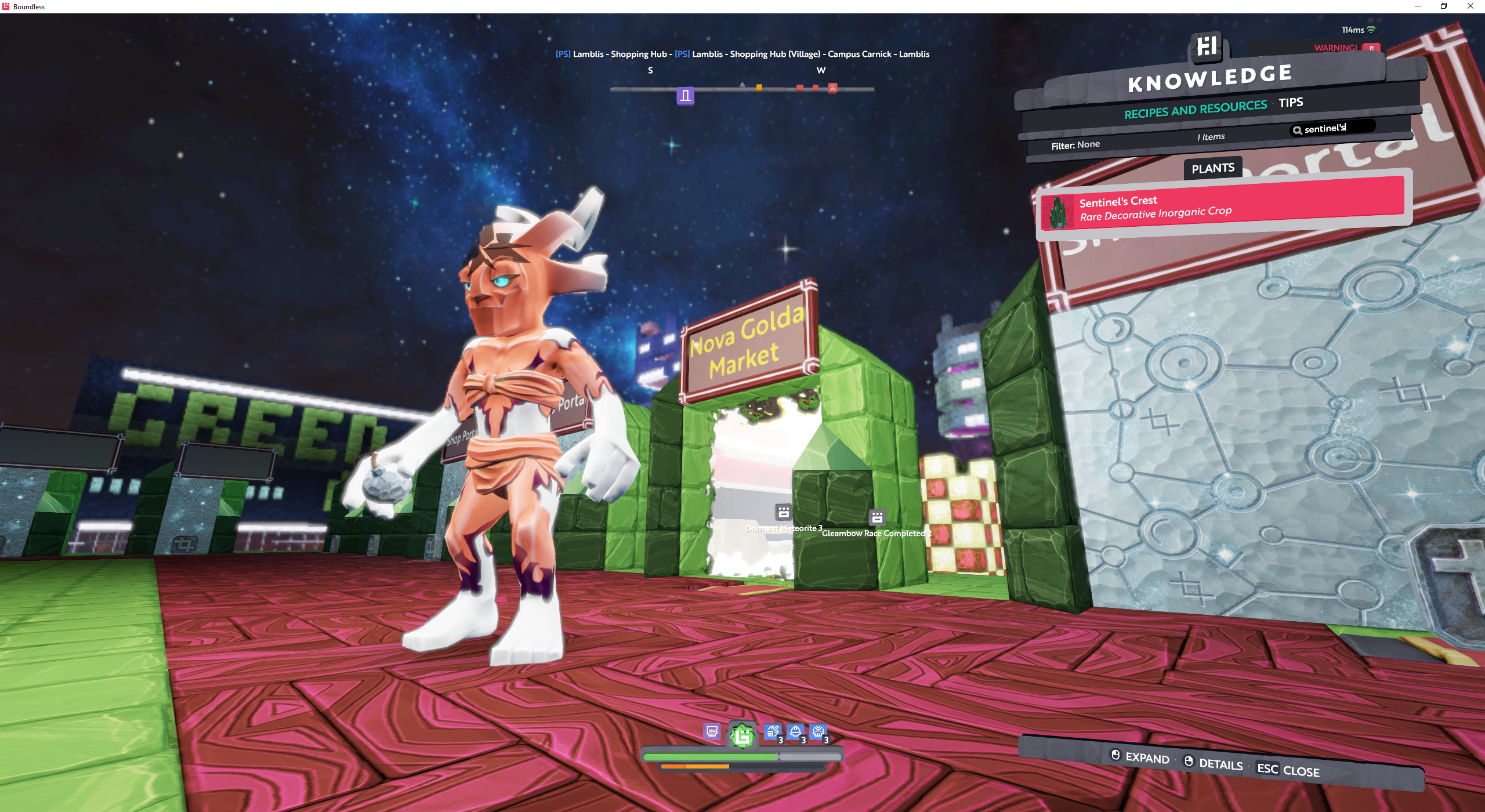The height and width of the screenshot is (812, 1485).
Task: Click the blue hard hat buff icon
Action: tap(795, 733)
